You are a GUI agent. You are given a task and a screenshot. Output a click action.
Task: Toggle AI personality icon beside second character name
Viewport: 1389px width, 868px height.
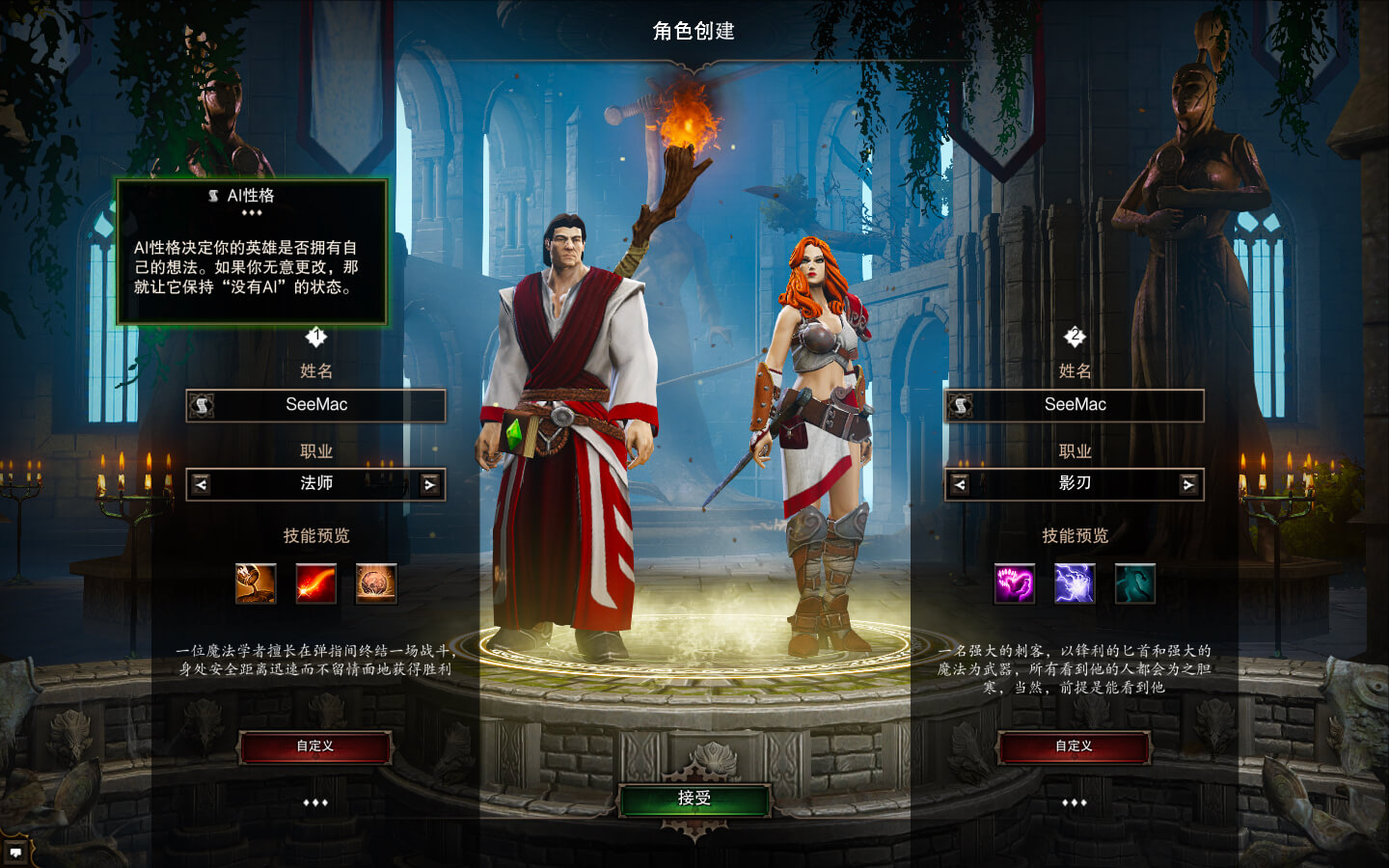(961, 405)
